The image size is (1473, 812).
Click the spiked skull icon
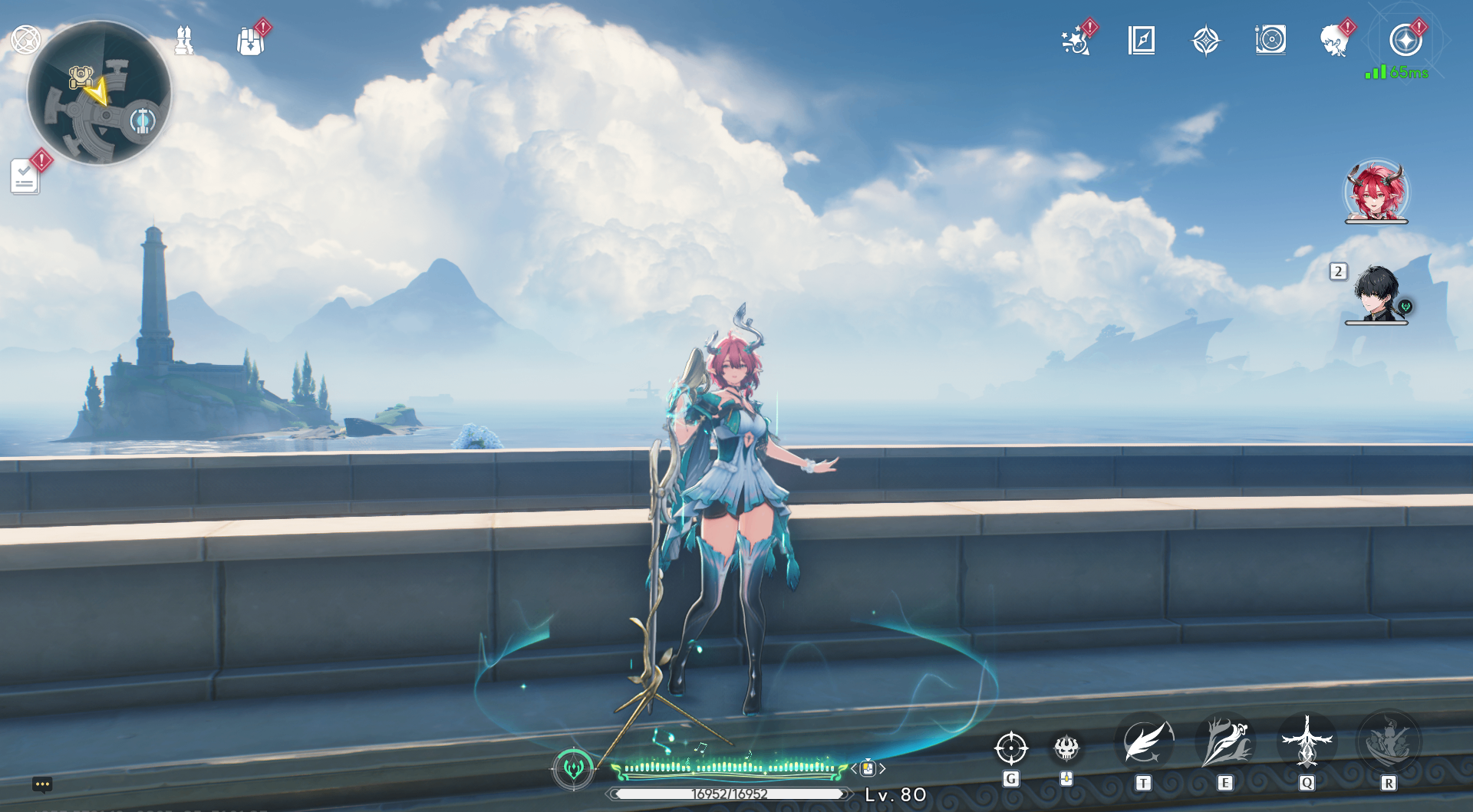(1066, 748)
